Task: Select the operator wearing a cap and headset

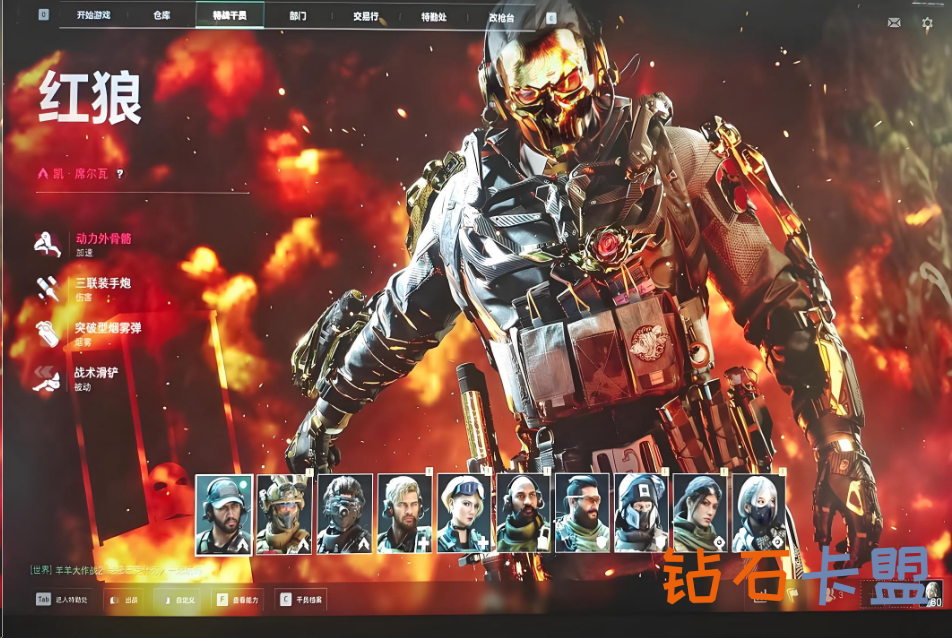Action: pyautogui.click(x=224, y=514)
